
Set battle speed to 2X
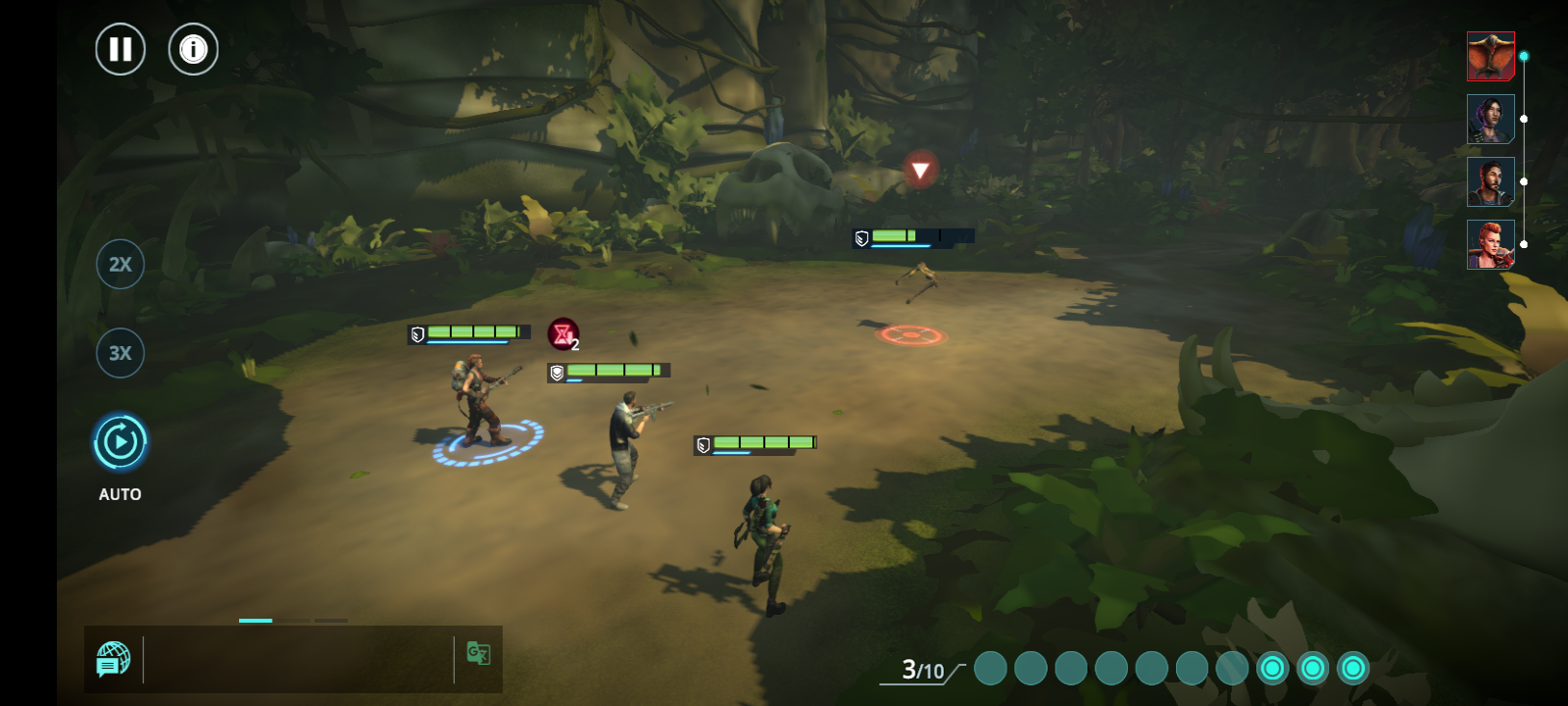pyautogui.click(x=121, y=264)
